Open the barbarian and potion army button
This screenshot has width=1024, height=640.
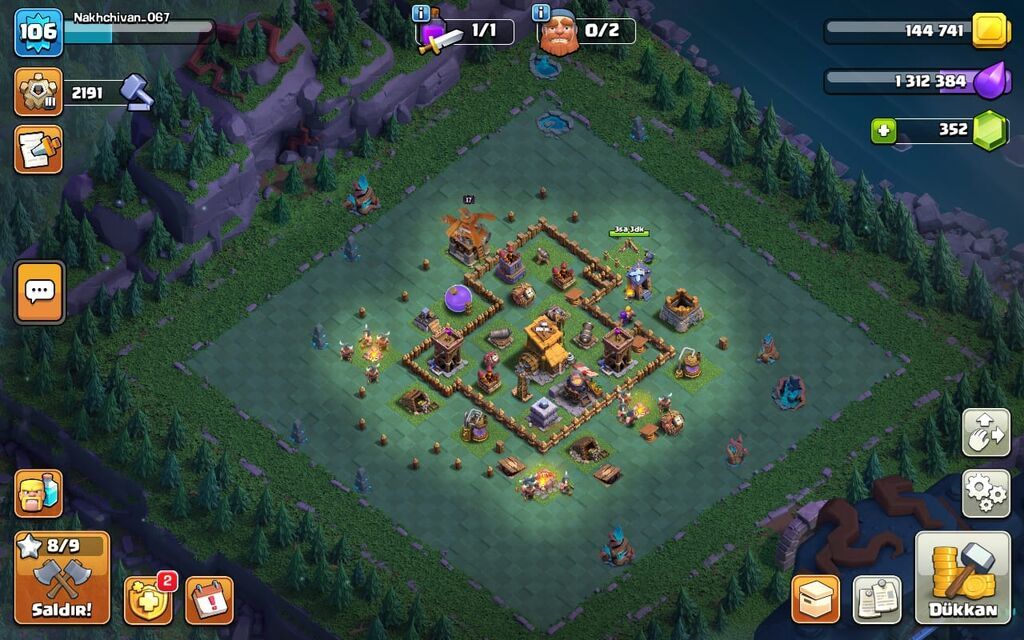coord(38,494)
